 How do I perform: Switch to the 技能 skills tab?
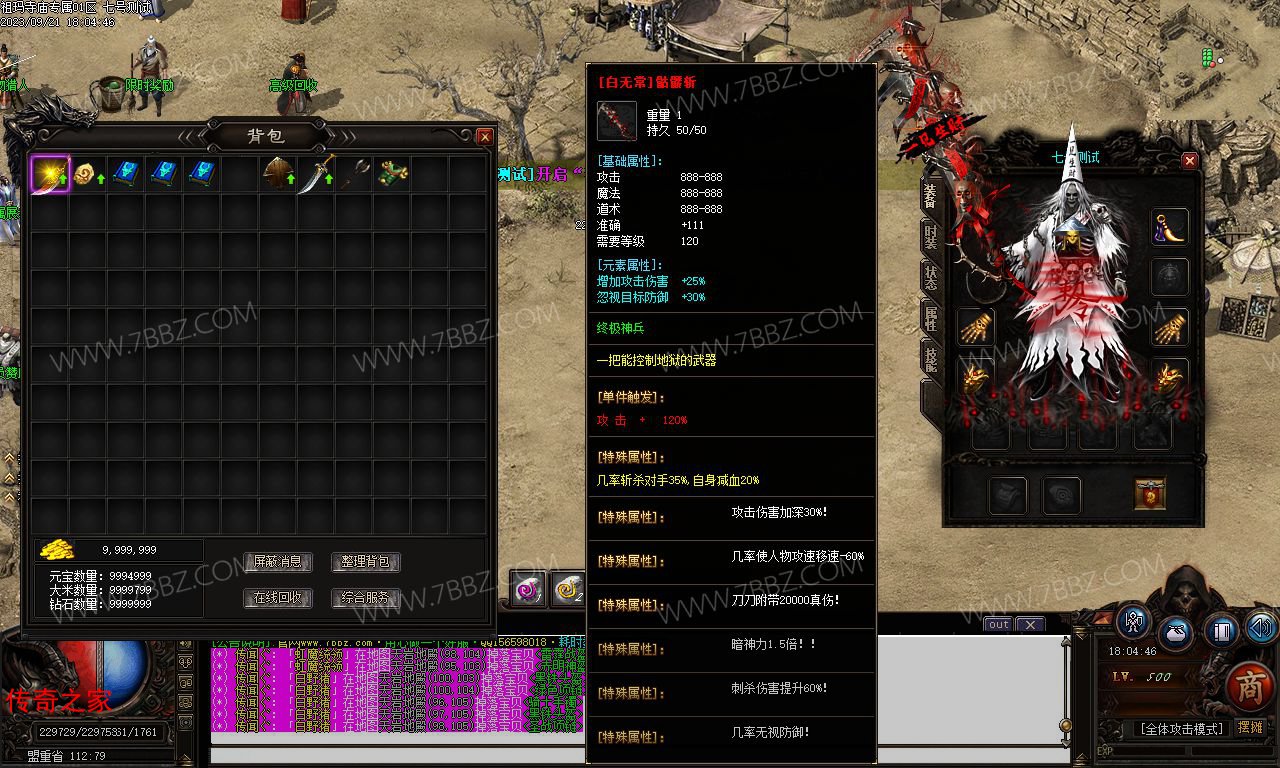tap(931, 360)
